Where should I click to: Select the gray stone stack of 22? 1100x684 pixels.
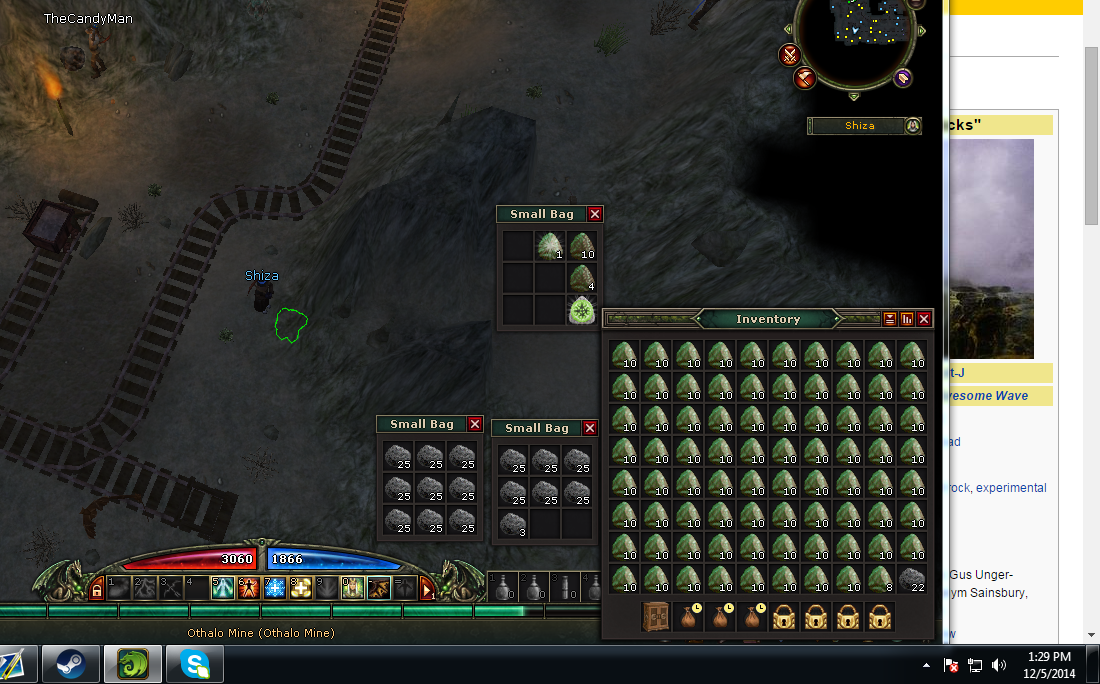coord(912,579)
